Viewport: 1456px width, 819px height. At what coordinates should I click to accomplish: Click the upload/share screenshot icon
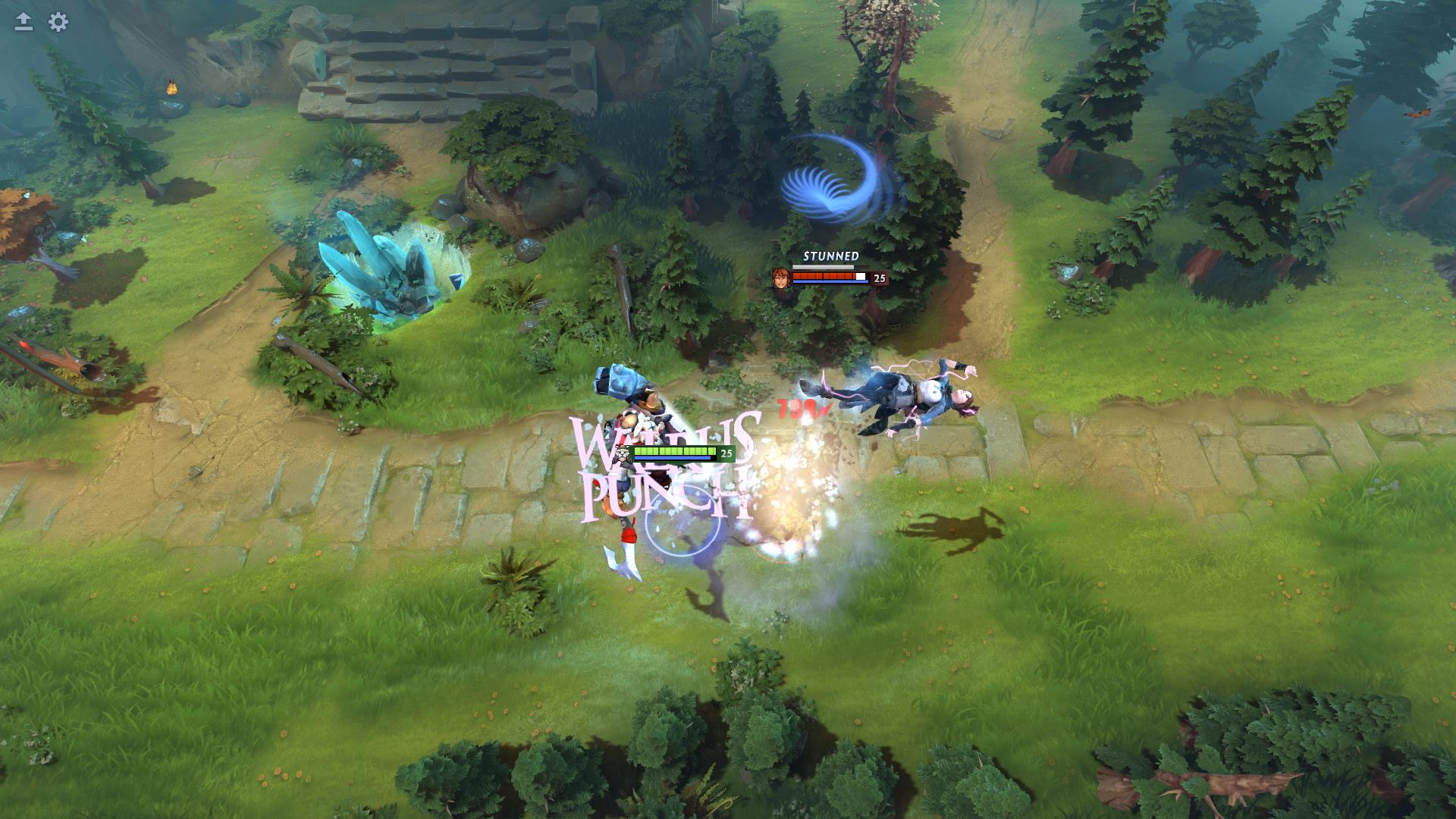[23, 20]
